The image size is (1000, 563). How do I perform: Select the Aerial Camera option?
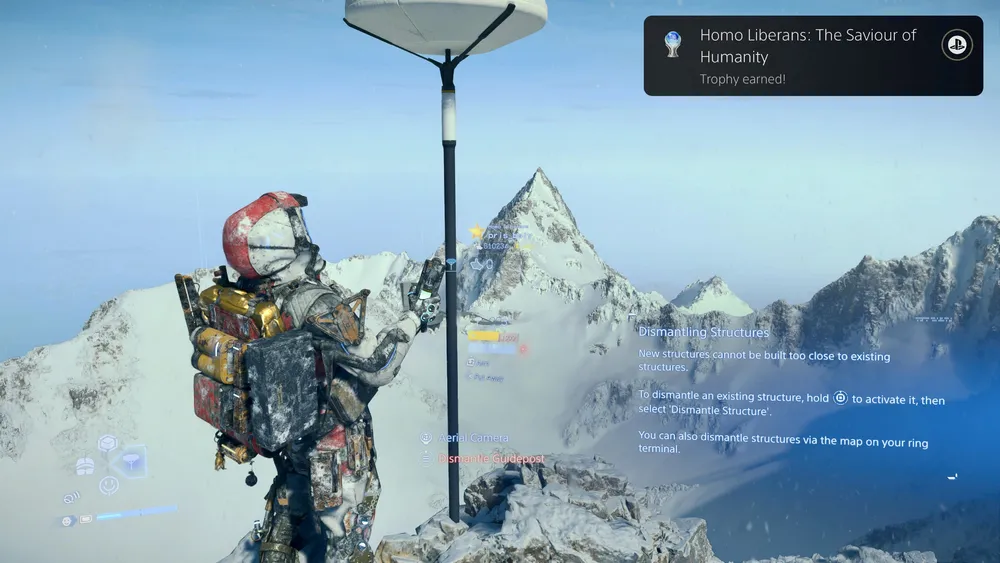coord(472,438)
